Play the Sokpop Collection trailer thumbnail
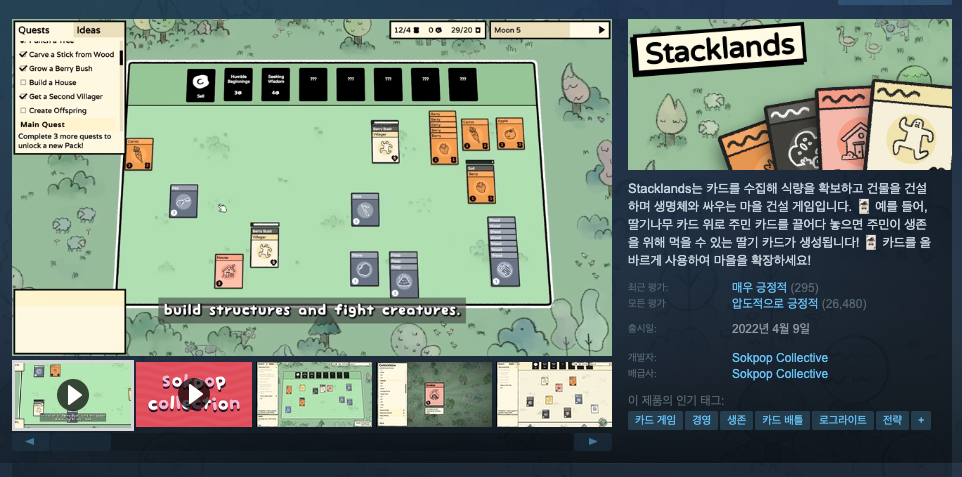Viewport: 962px width, 477px height. coord(194,394)
